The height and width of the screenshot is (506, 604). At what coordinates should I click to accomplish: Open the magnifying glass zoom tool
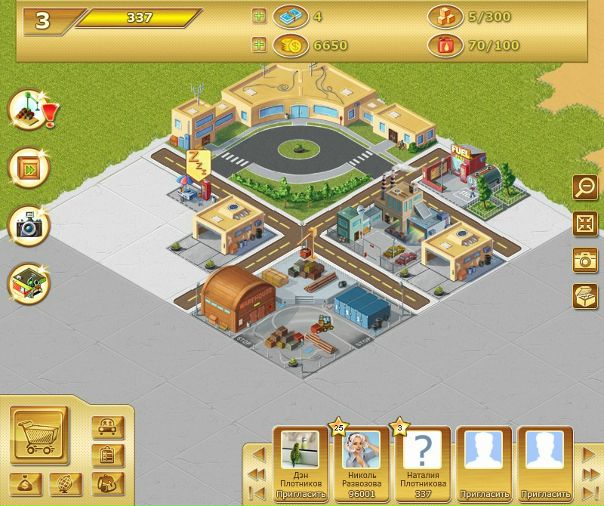[584, 187]
